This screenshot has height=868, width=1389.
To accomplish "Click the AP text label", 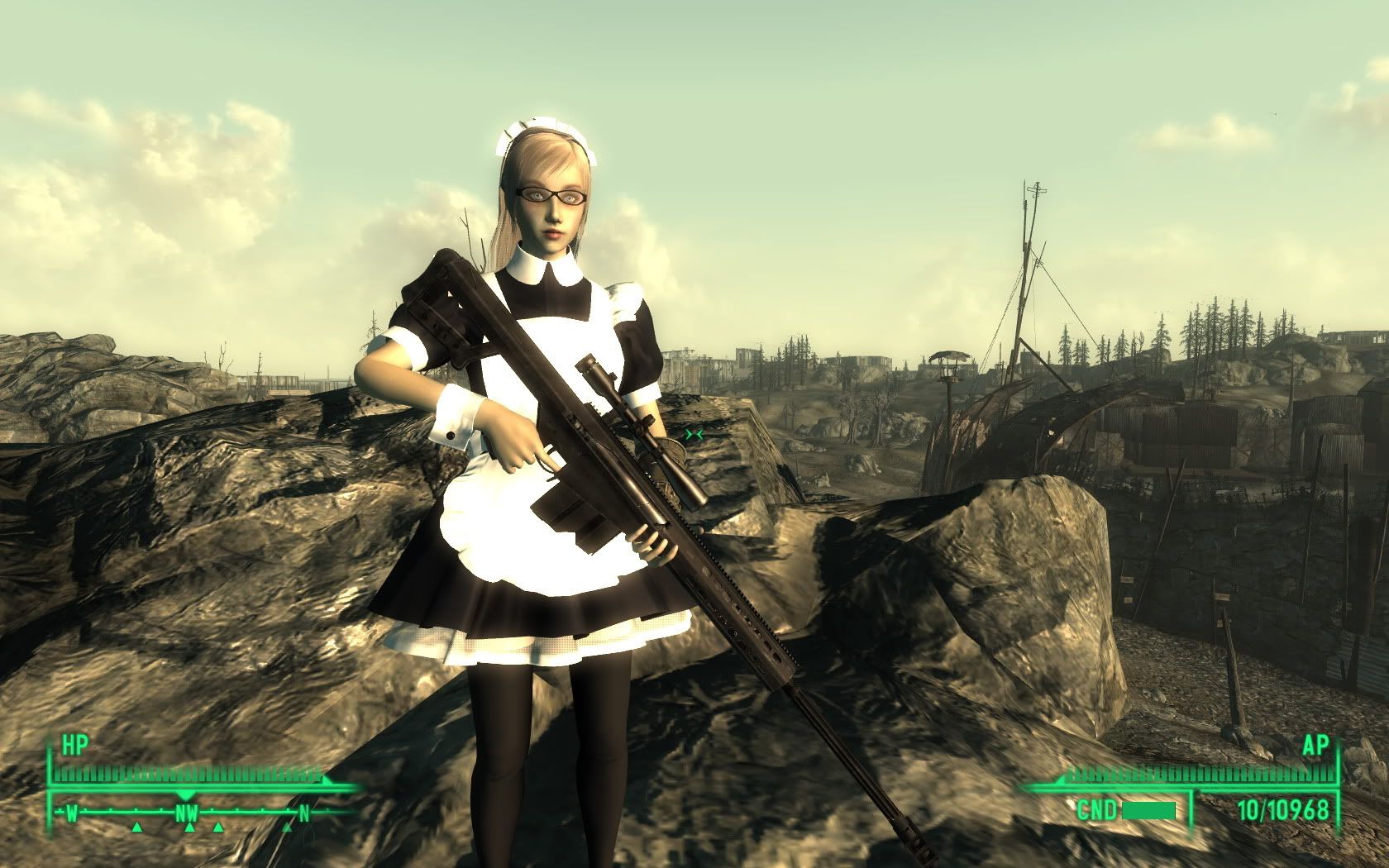I will point(1317,746).
